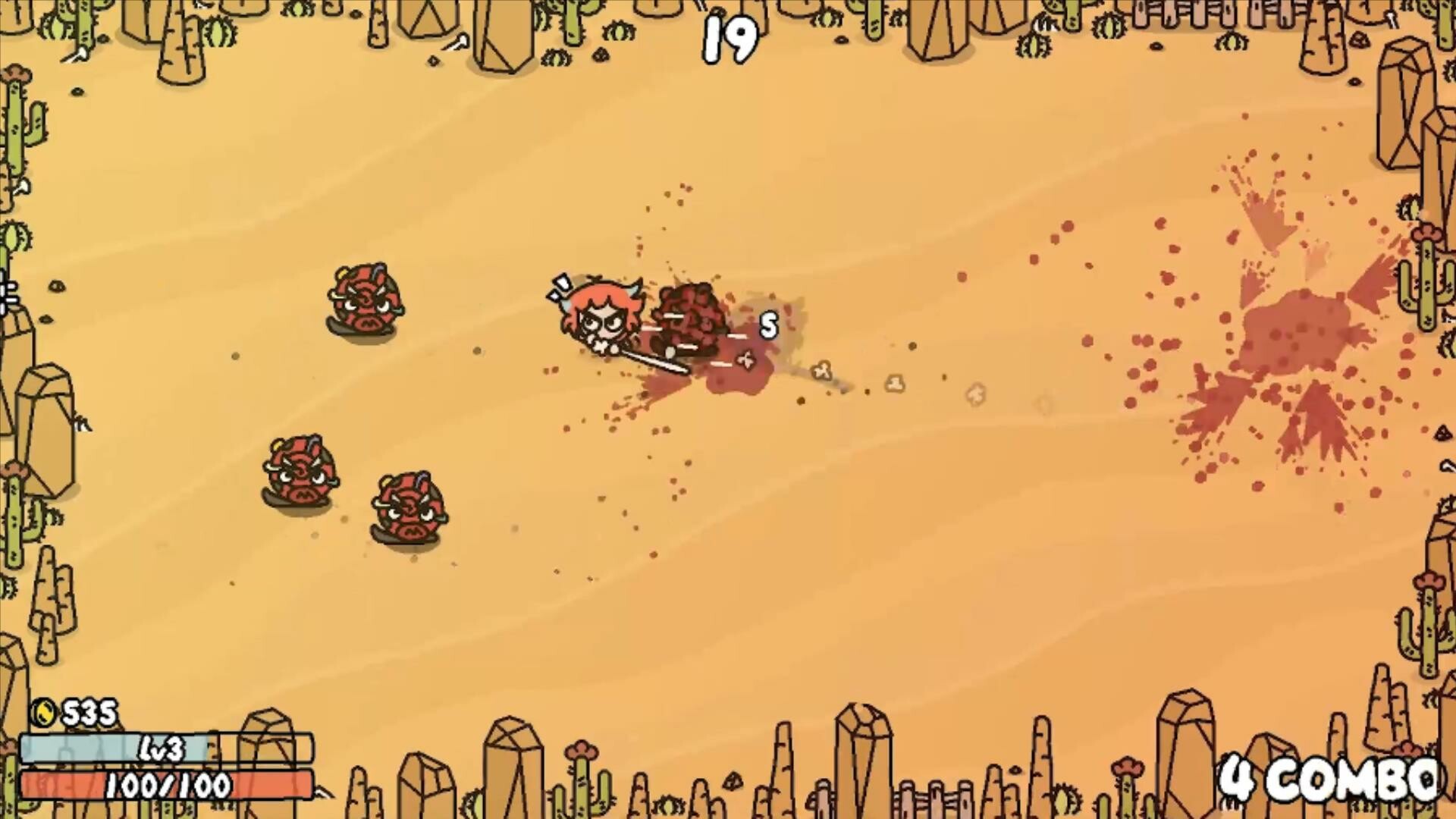The width and height of the screenshot is (1456, 819).
Task: Click the white 'S' damage popup
Action: (768, 325)
